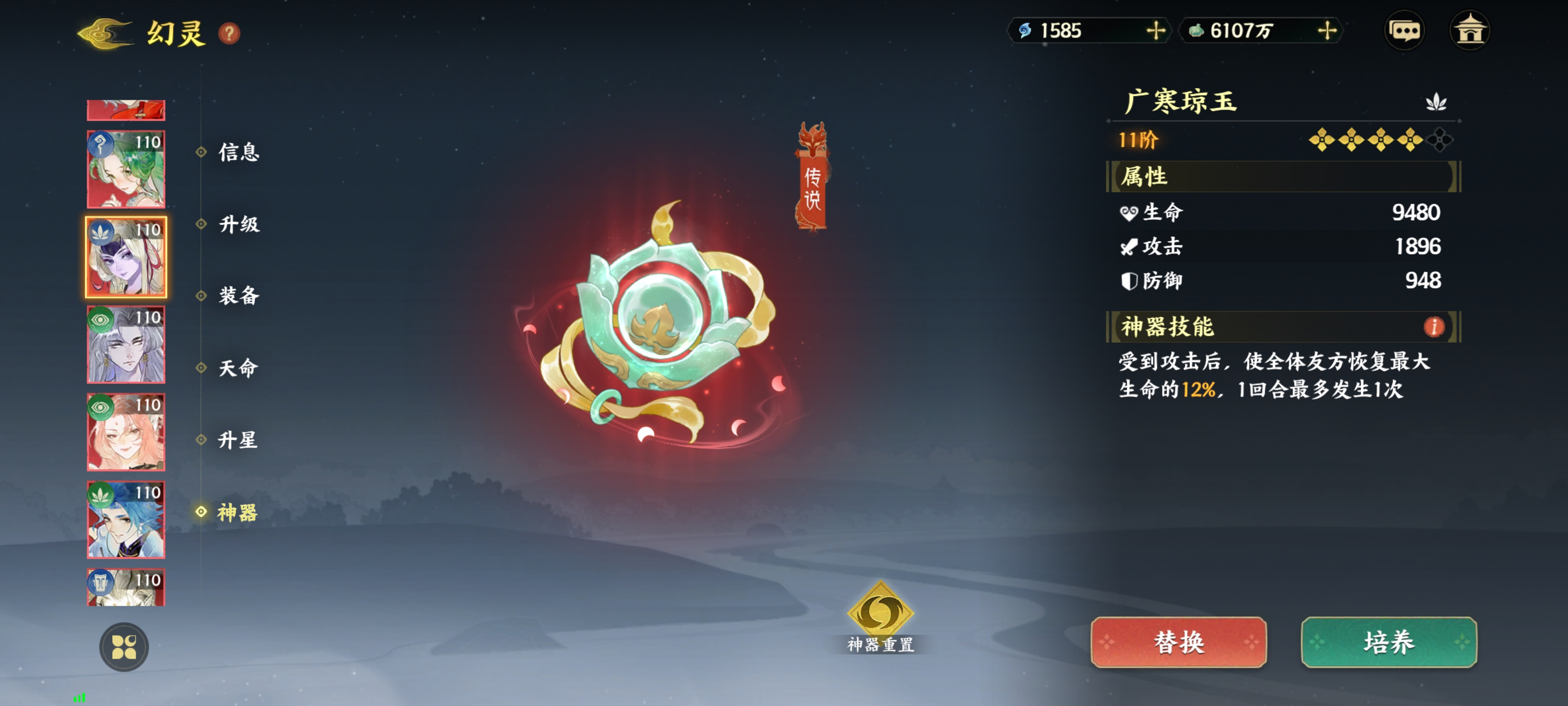Activate 神器重置 artifact reset
The height and width of the screenshot is (706, 1568).
click(x=880, y=616)
